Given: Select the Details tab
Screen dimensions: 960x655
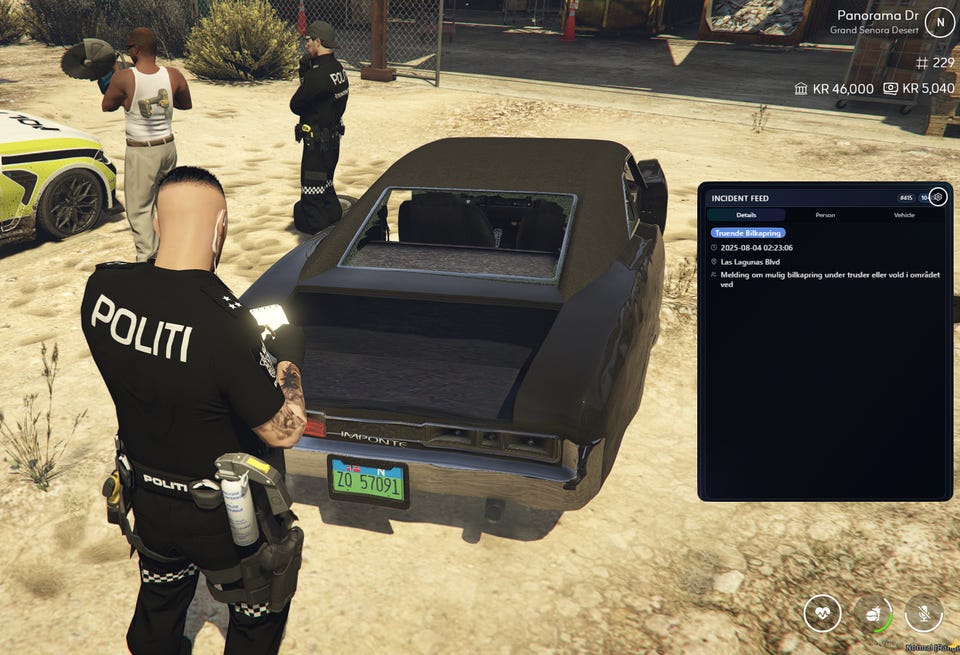Looking at the screenshot, I should (x=746, y=215).
